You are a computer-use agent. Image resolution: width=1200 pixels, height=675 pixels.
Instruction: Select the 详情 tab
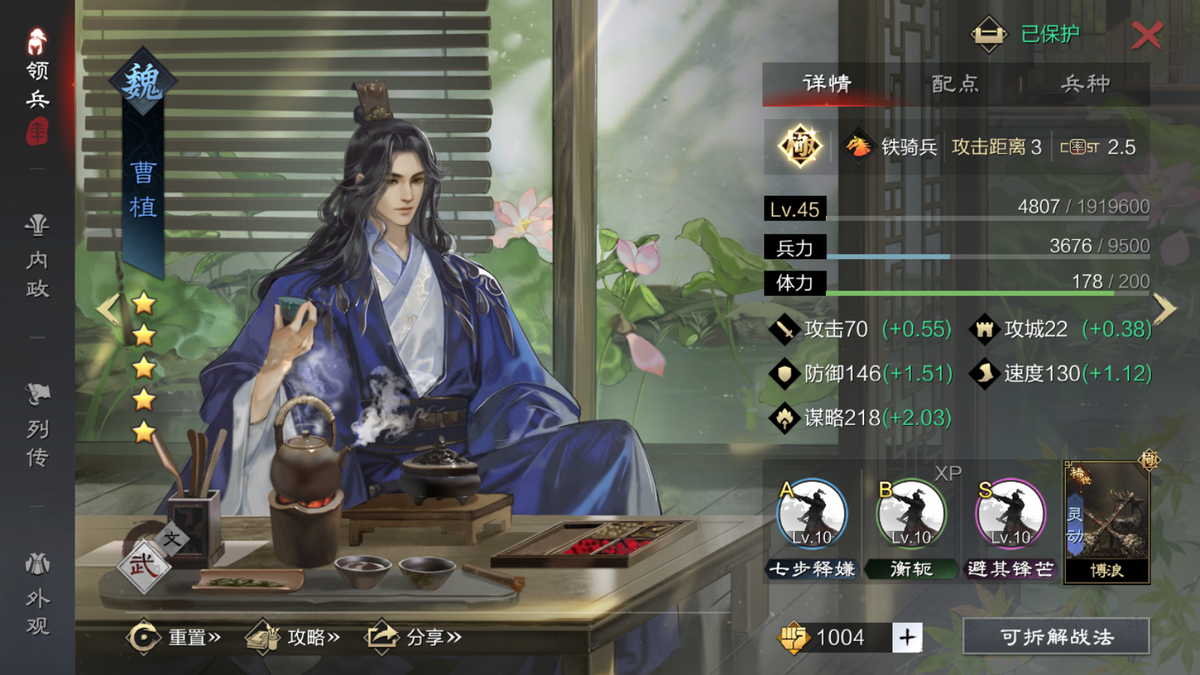point(828,84)
